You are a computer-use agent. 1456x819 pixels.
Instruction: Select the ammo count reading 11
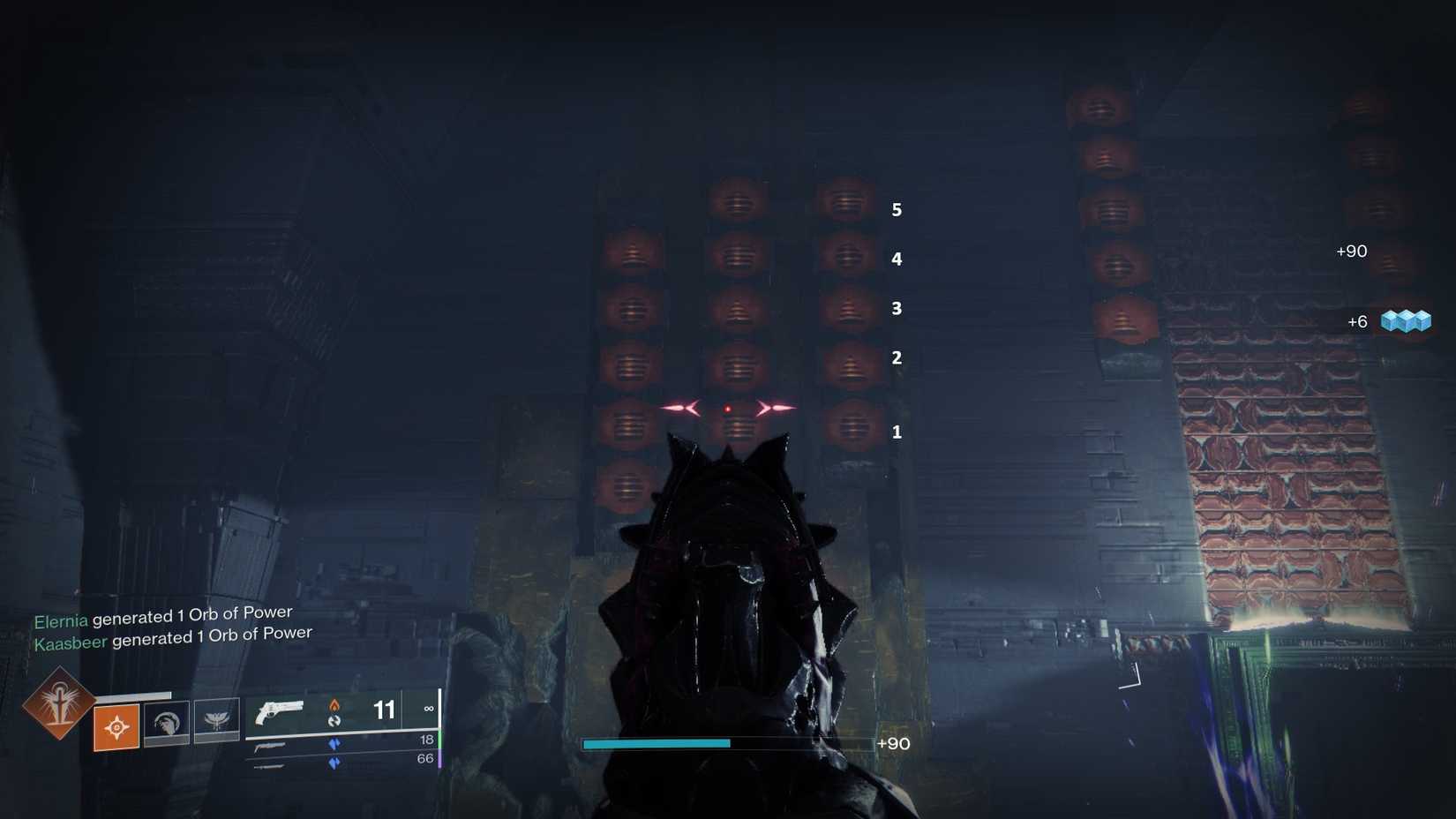(x=382, y=710)
